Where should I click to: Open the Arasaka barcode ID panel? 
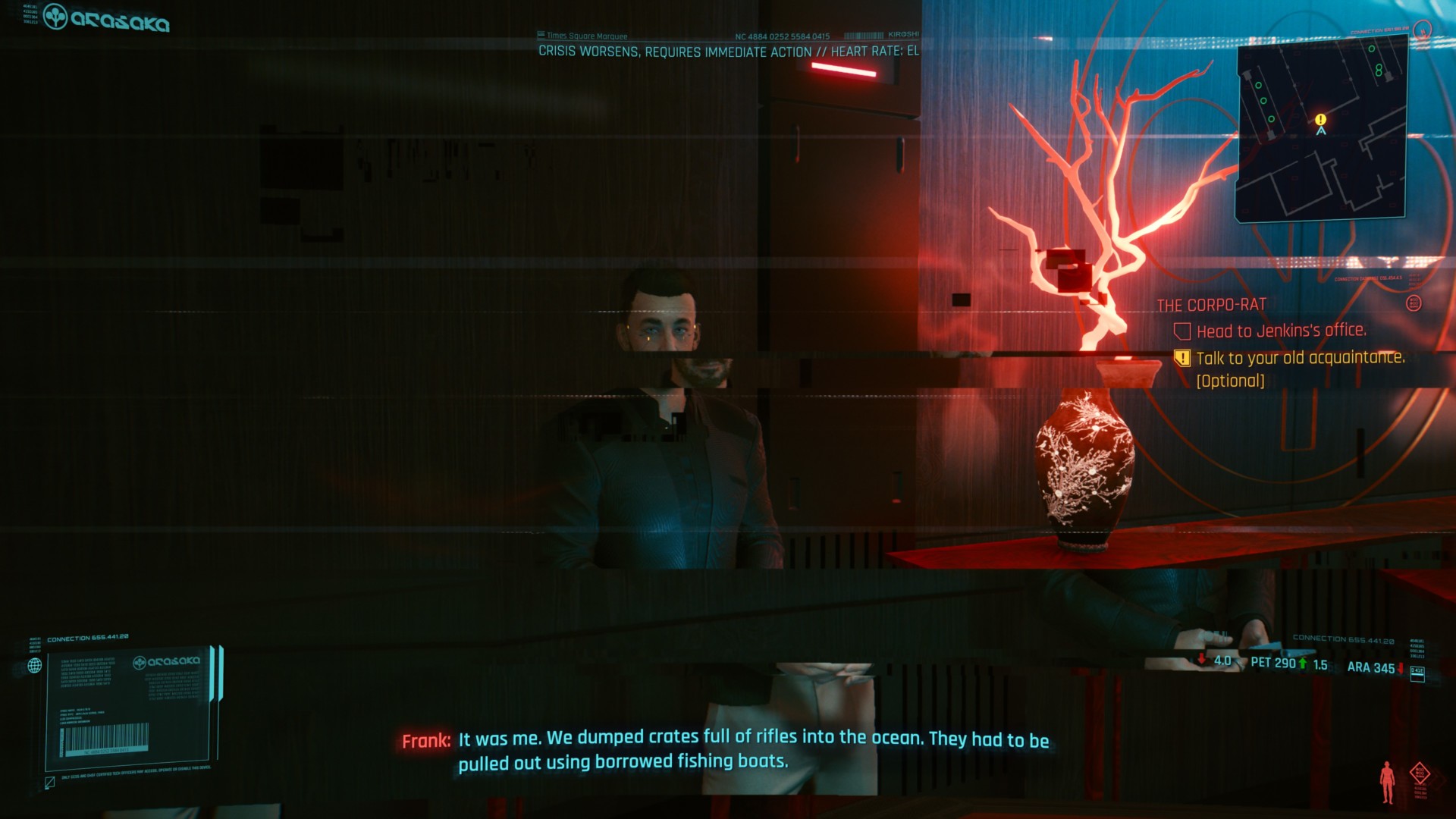pyautogui.click(x=129, y=706)
